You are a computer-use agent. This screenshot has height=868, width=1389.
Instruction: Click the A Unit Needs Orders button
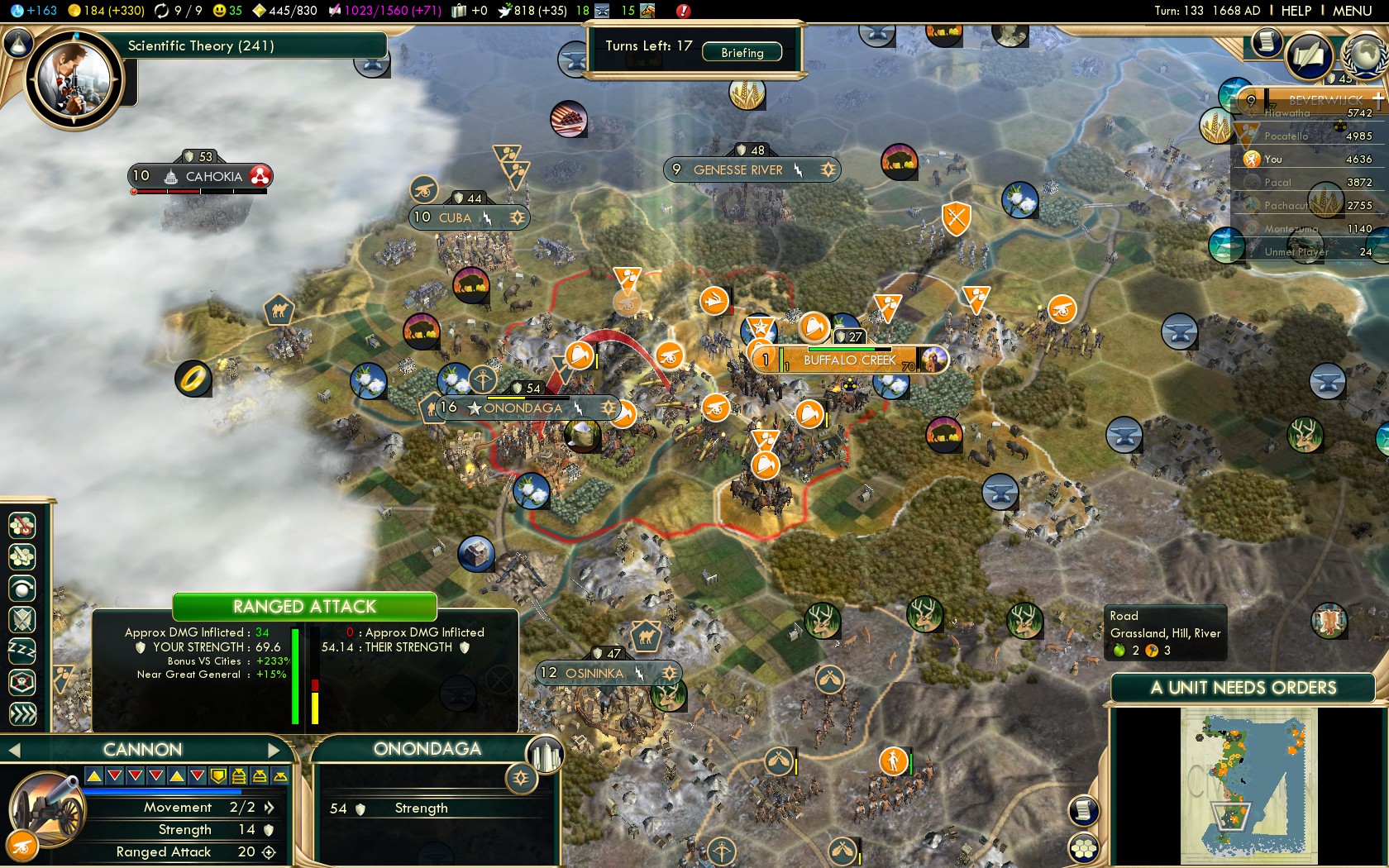(1243, 688)
